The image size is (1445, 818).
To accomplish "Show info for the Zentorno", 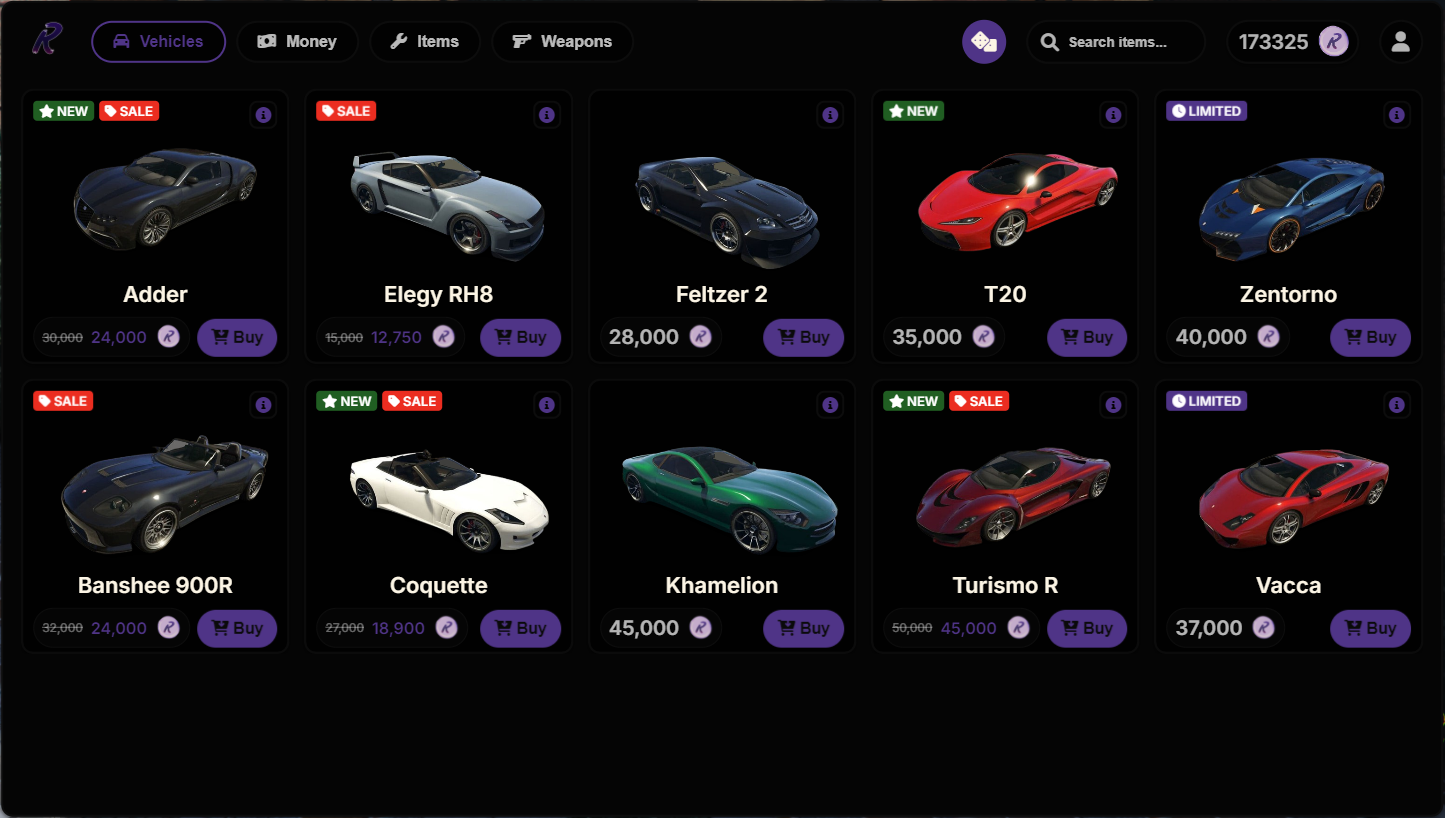I will click(x=1397, y=115).
